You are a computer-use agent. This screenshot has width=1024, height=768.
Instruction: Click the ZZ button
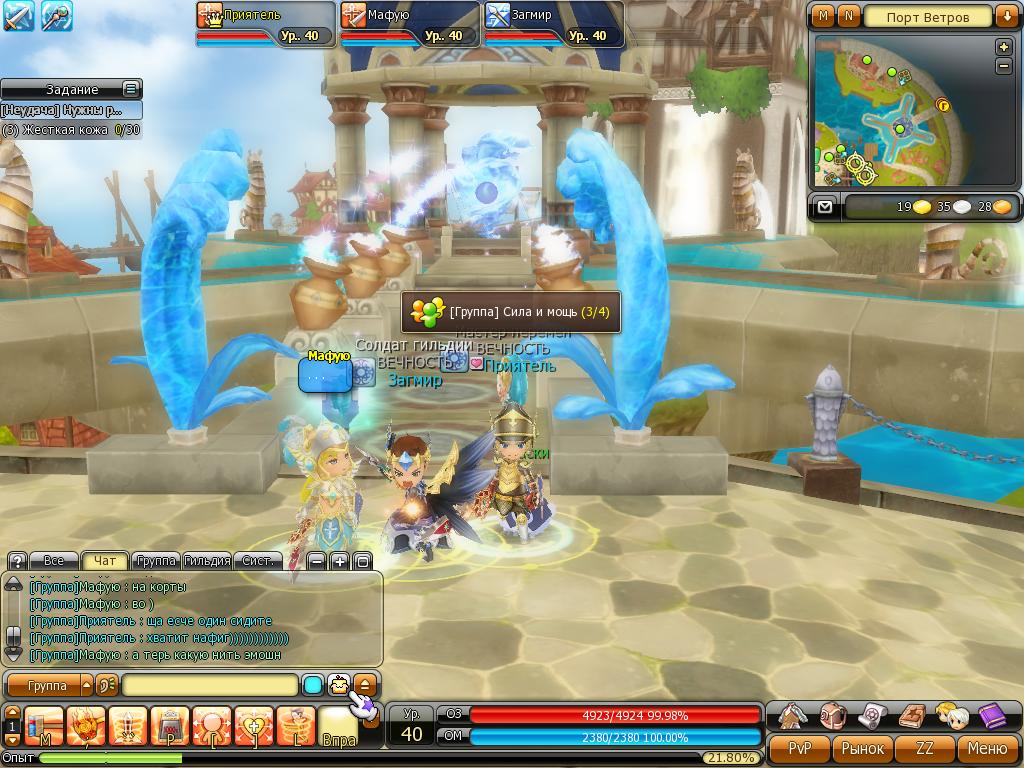(x=925, y=748)
